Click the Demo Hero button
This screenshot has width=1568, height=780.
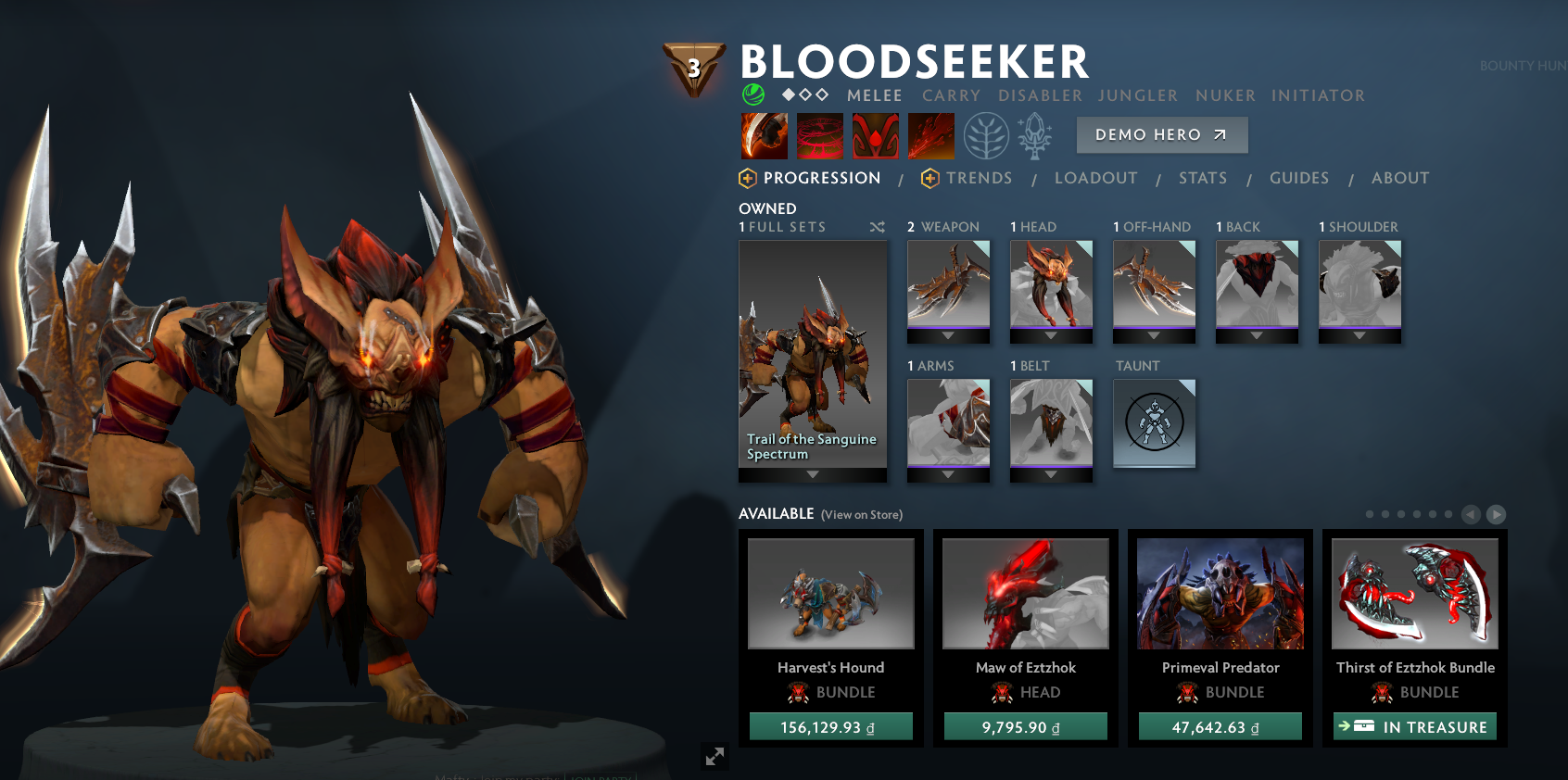tap(1161, 135)
